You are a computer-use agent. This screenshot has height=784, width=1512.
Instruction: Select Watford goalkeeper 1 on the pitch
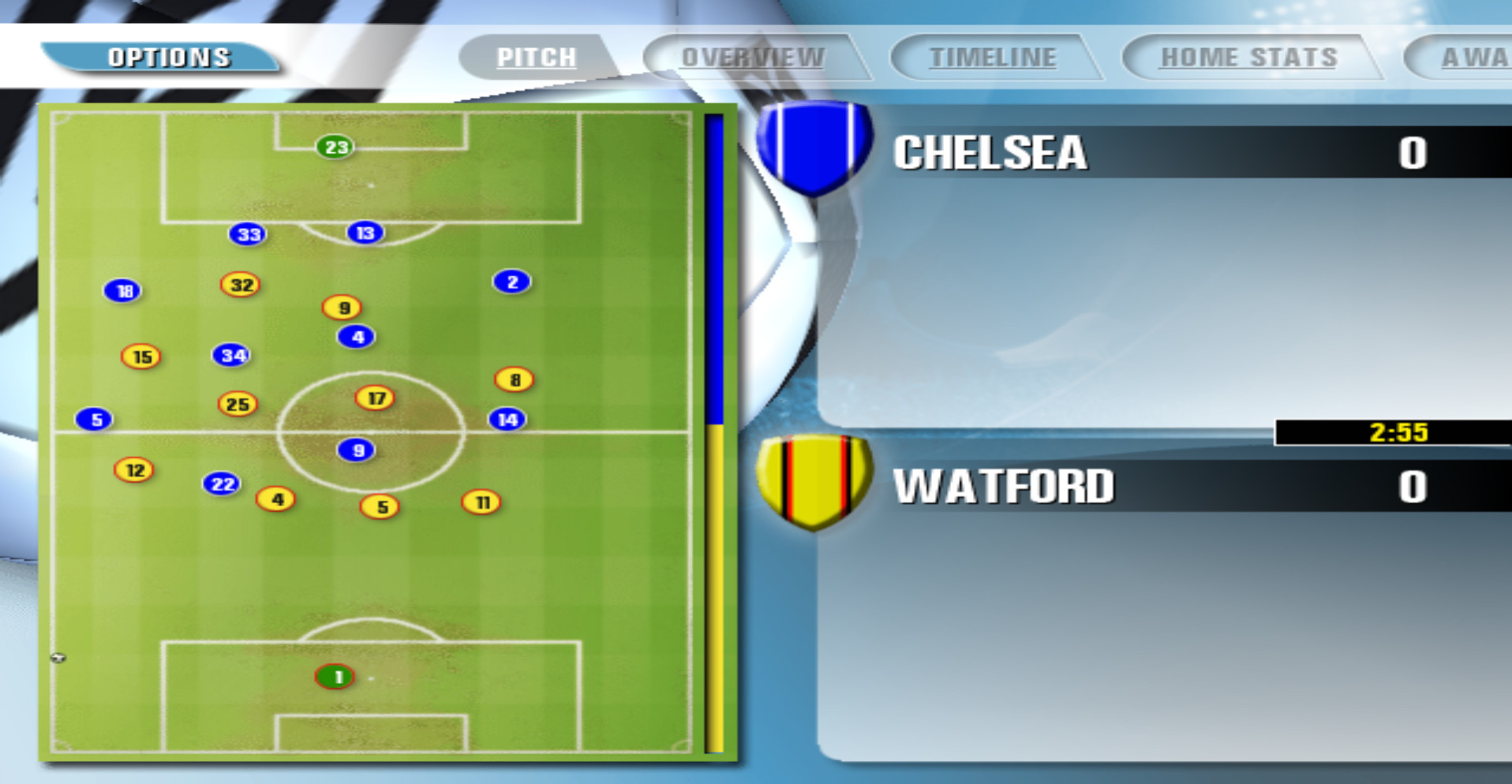coord(336,677)
